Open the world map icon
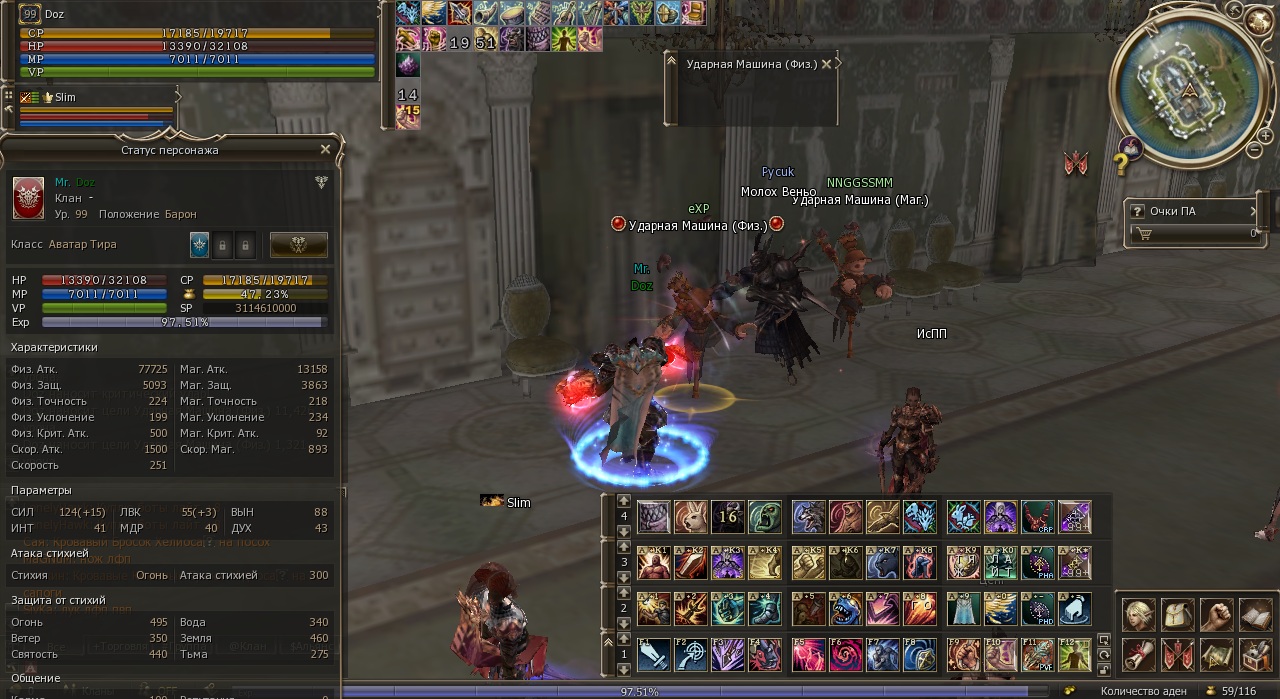1280x699 pixels. pyautogui.click(x=1216, y=655)
